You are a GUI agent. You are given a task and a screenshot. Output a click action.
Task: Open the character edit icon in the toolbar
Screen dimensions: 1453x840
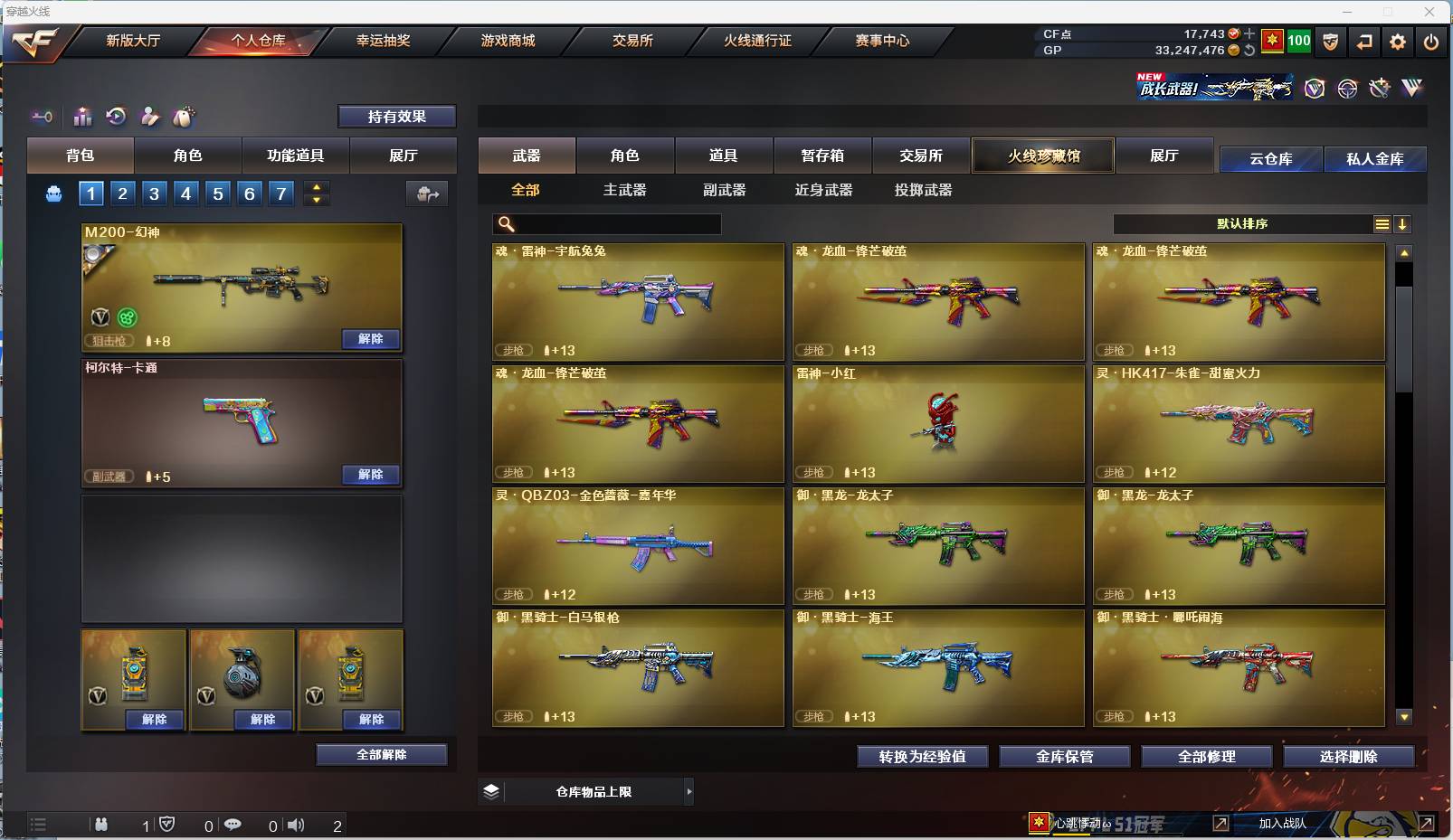point(149,117)
